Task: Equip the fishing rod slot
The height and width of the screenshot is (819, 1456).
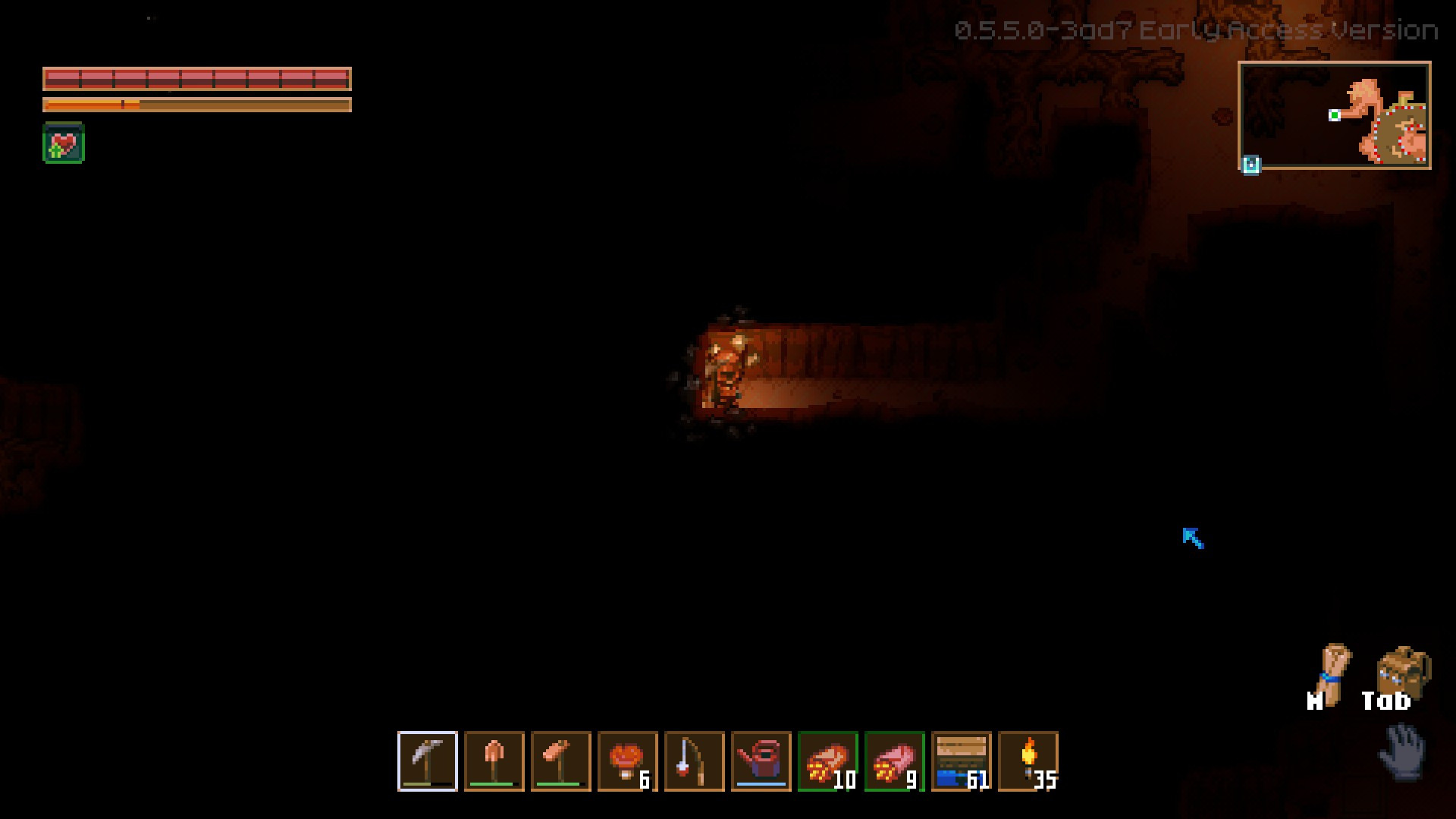Action: click(x=695, y=761)
